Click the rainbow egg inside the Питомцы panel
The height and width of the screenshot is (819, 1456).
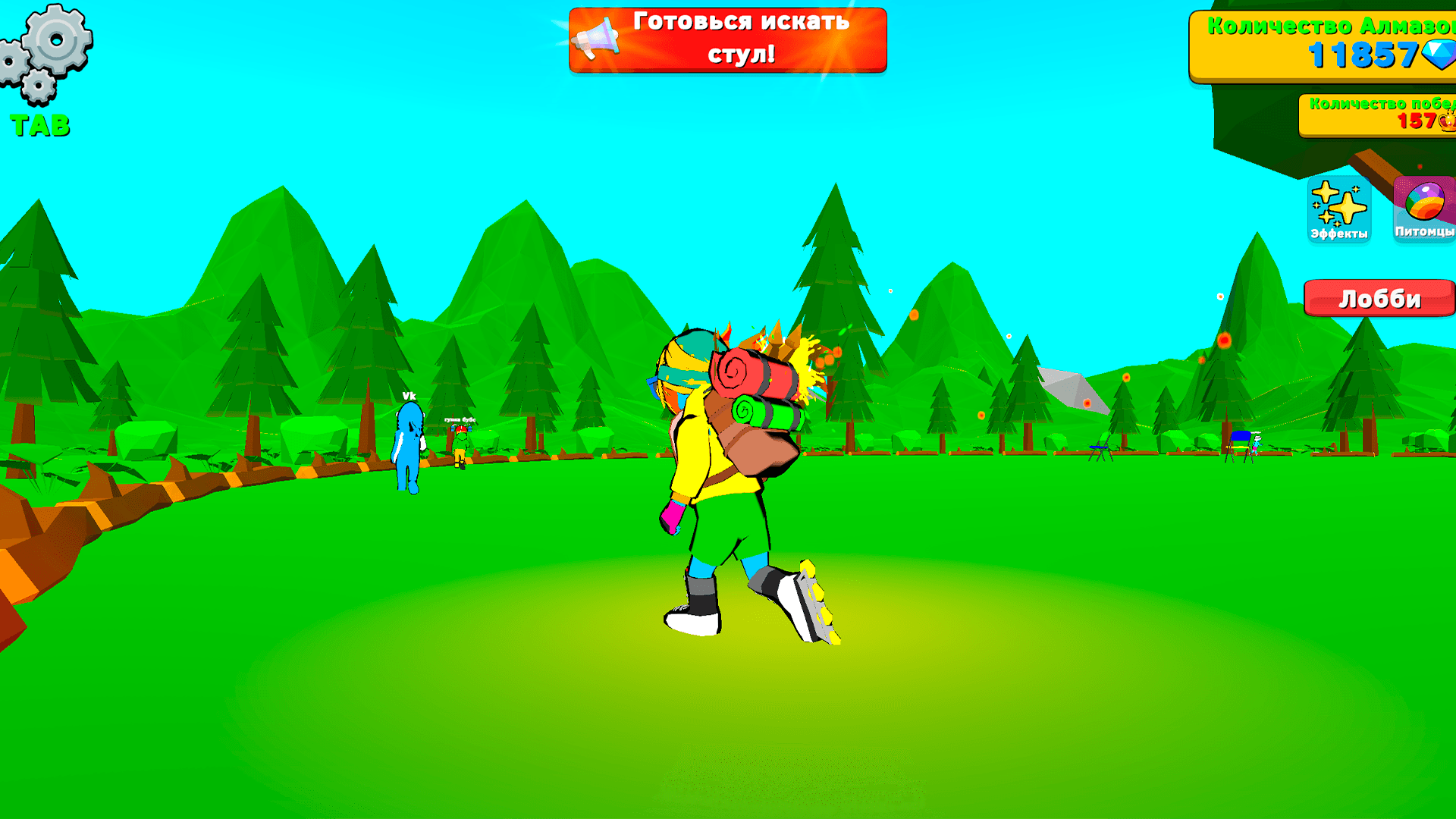point(1426,201)
